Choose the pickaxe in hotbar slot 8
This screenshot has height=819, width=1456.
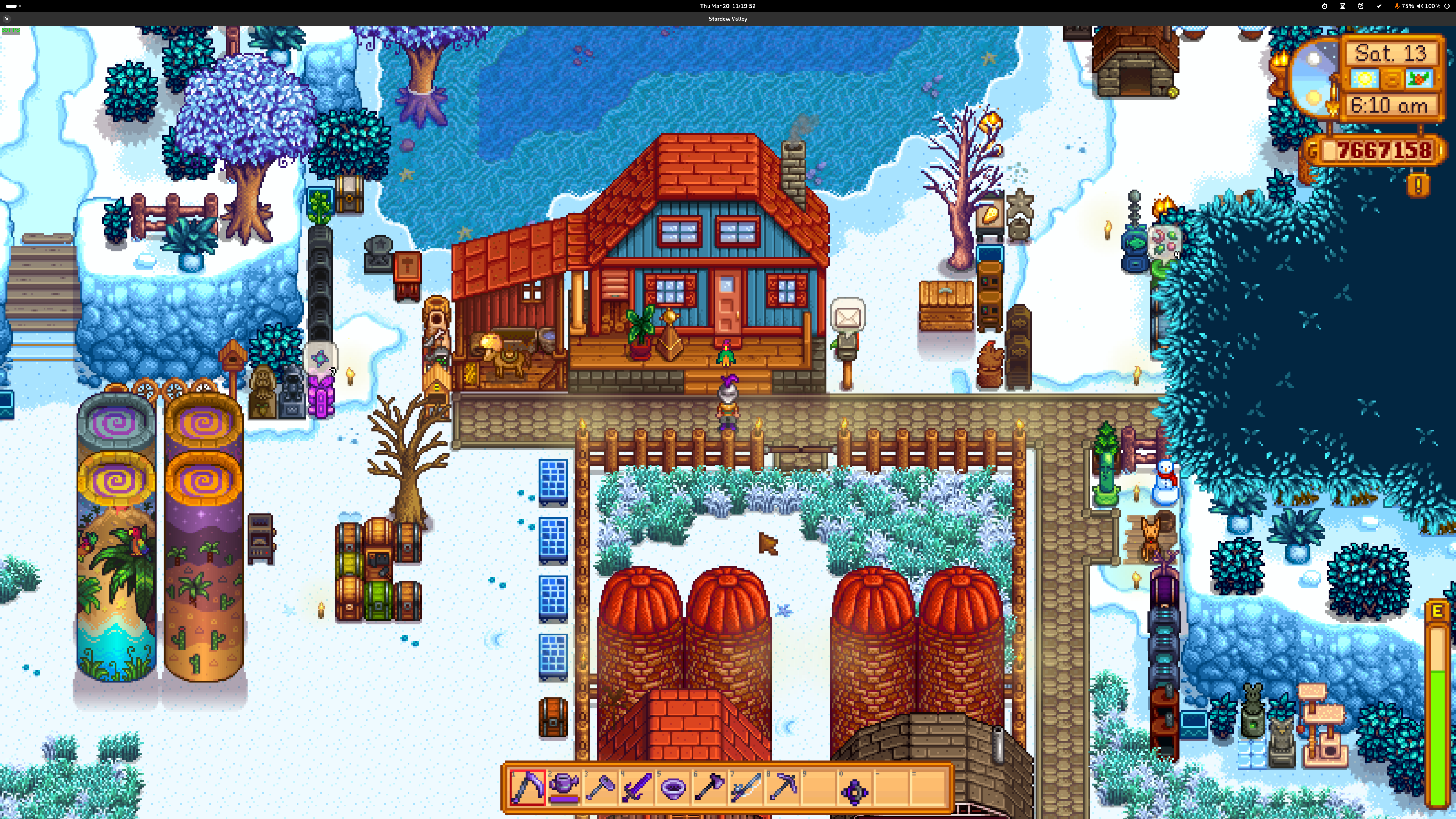783,787
